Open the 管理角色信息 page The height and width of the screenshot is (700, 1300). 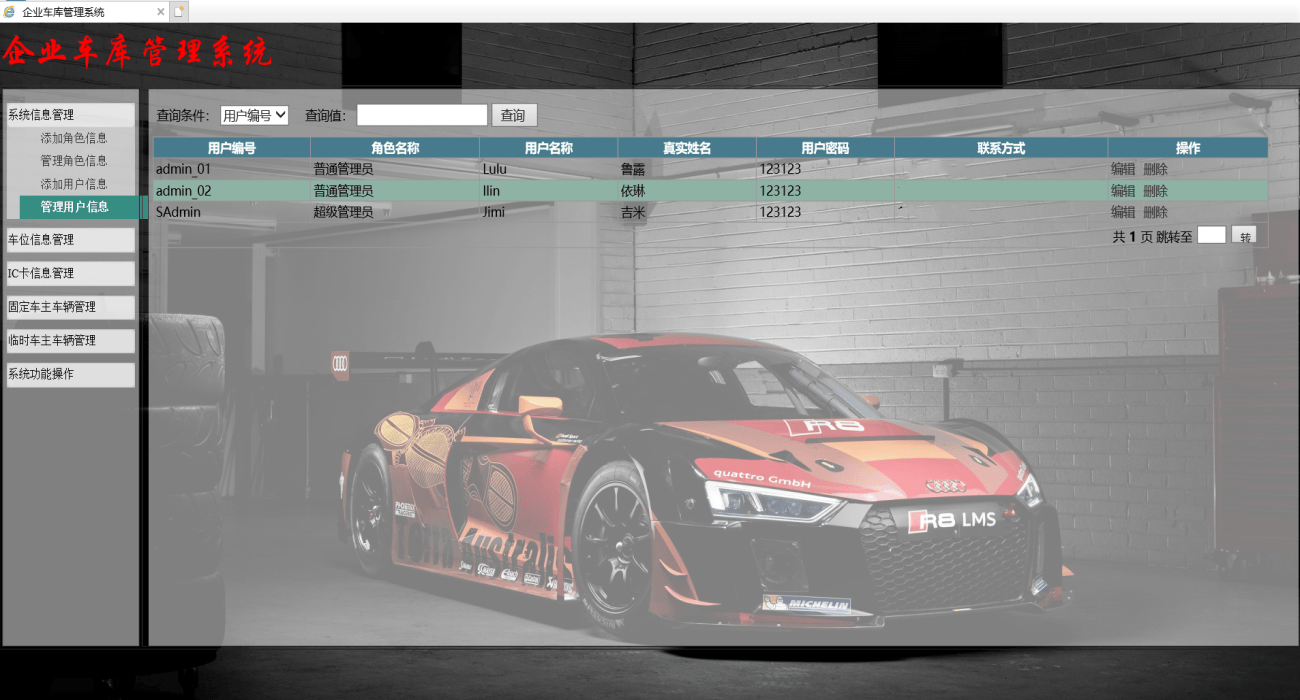pos(74,161)
